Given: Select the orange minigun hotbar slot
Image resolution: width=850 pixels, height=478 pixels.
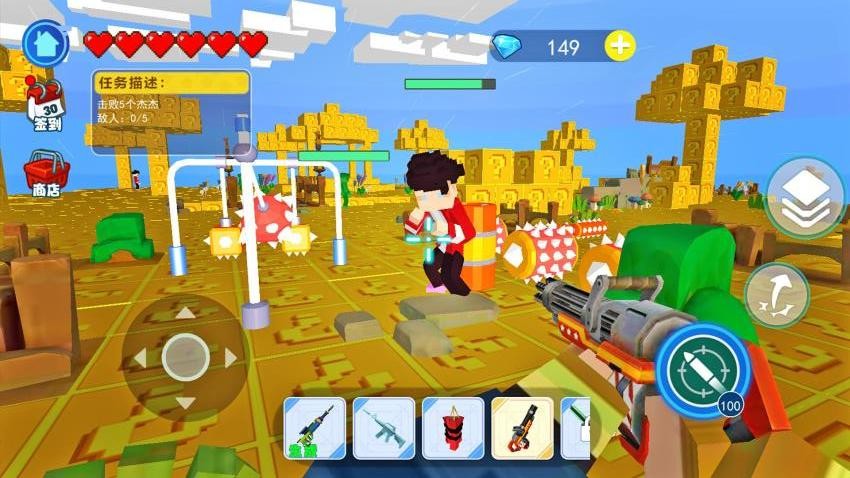Looking at the screenshot, I should (x=522, y=428).
